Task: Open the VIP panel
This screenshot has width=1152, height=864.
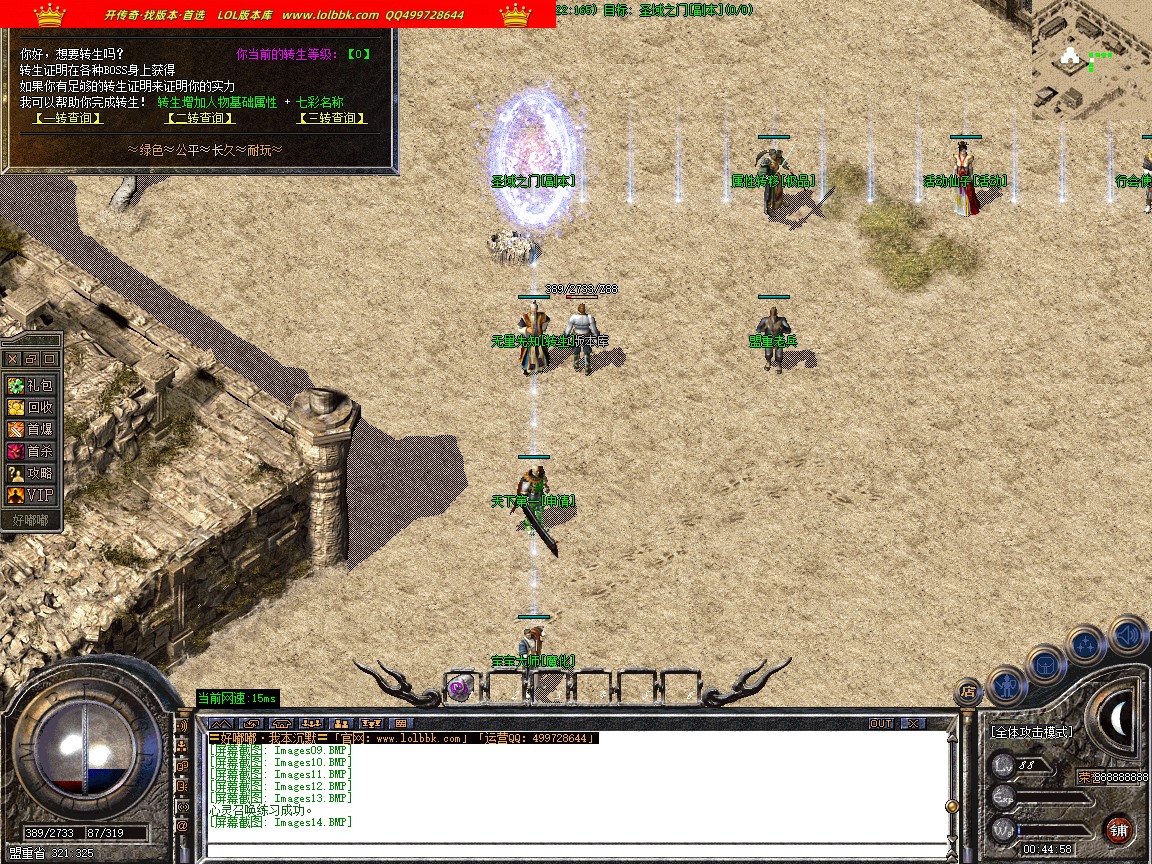Action: coord(31,495)
